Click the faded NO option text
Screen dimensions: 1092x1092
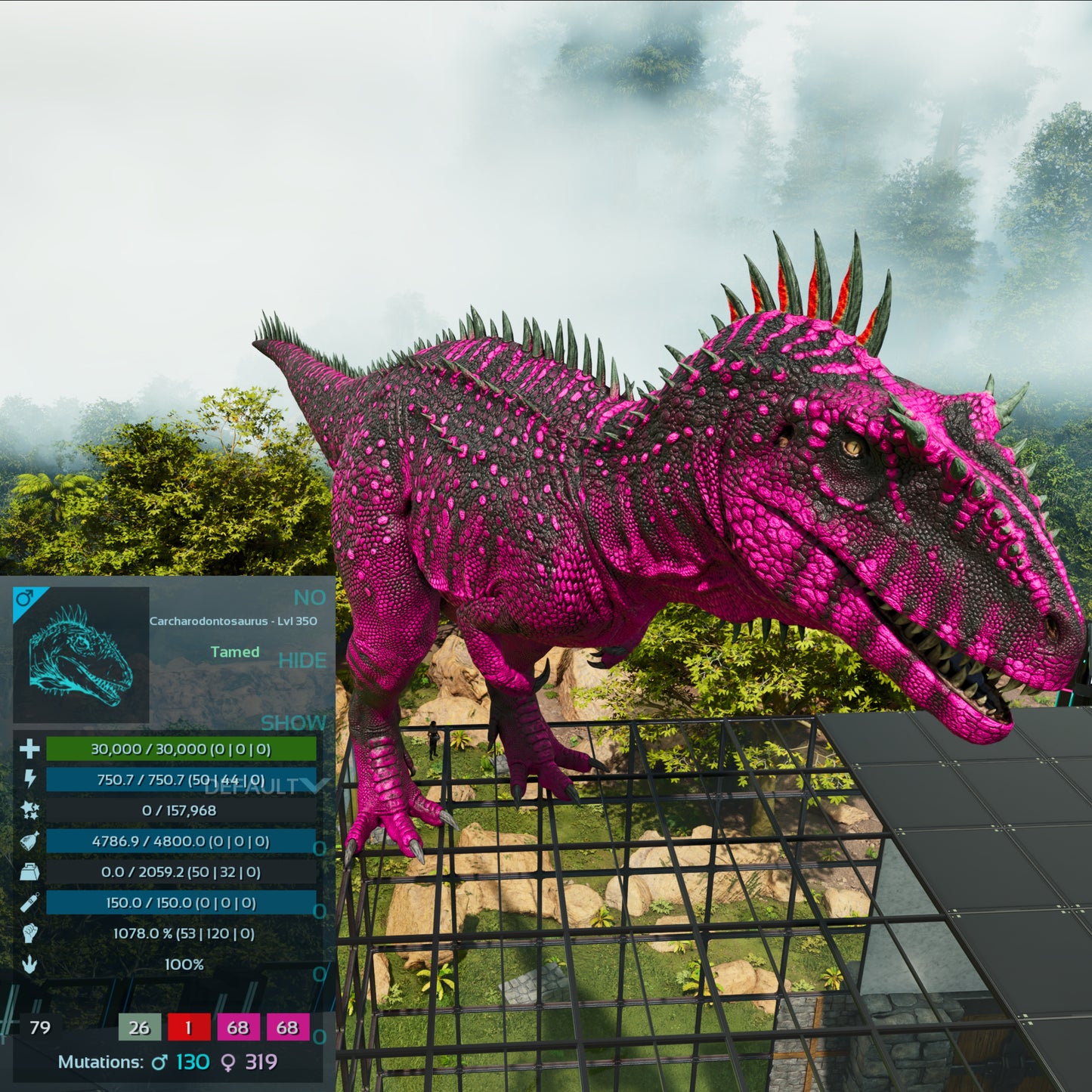pyautogui.click(x=309, y=598)
